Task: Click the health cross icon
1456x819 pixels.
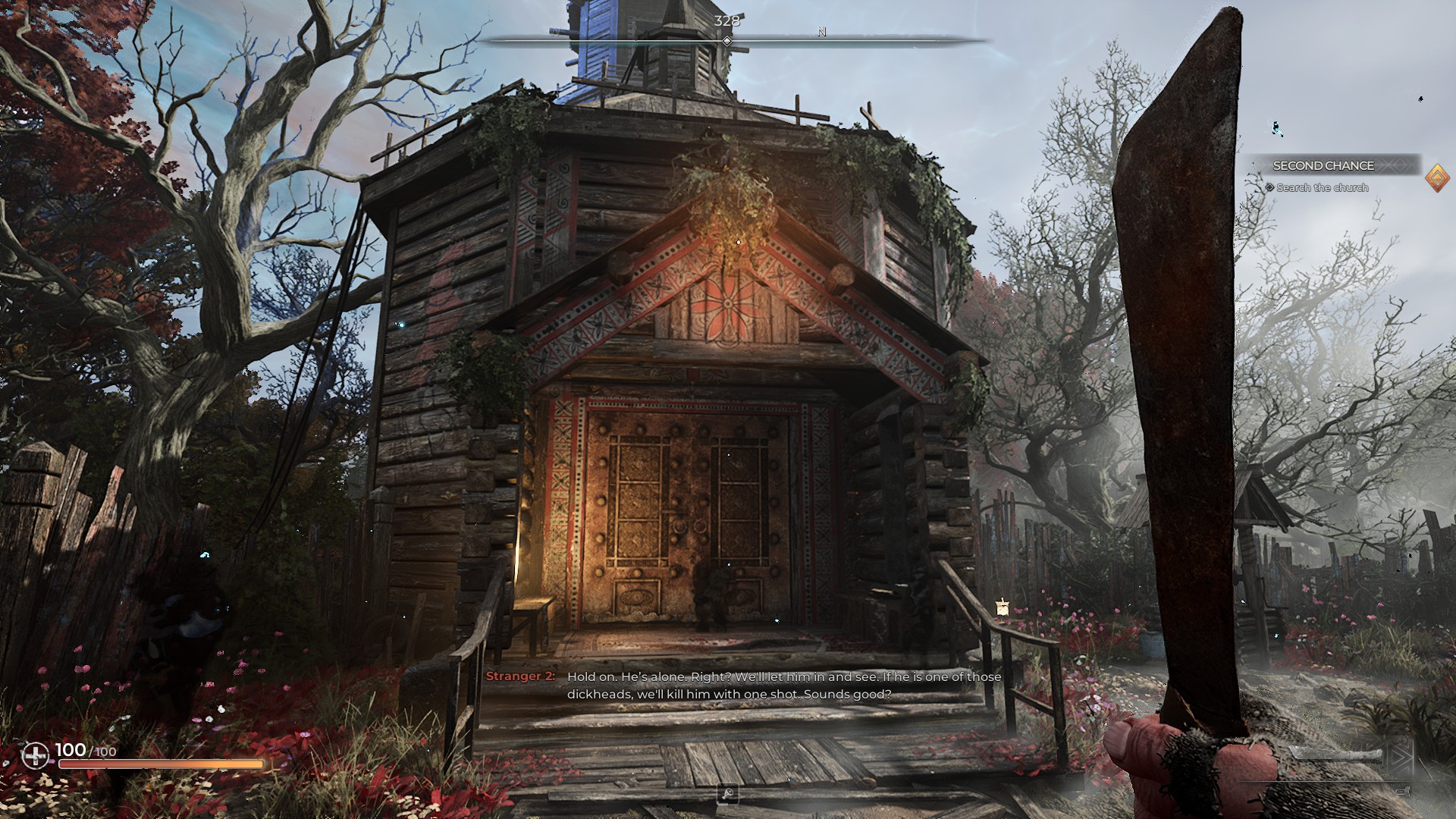Action: click(35, 755)
